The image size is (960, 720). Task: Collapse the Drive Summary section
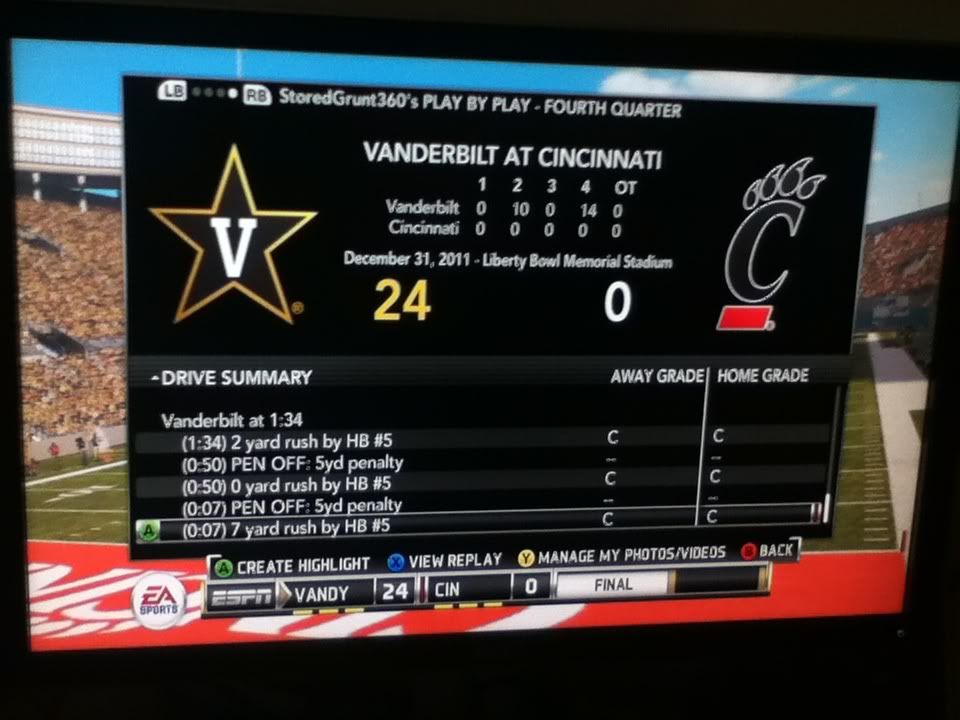[157, 378]
